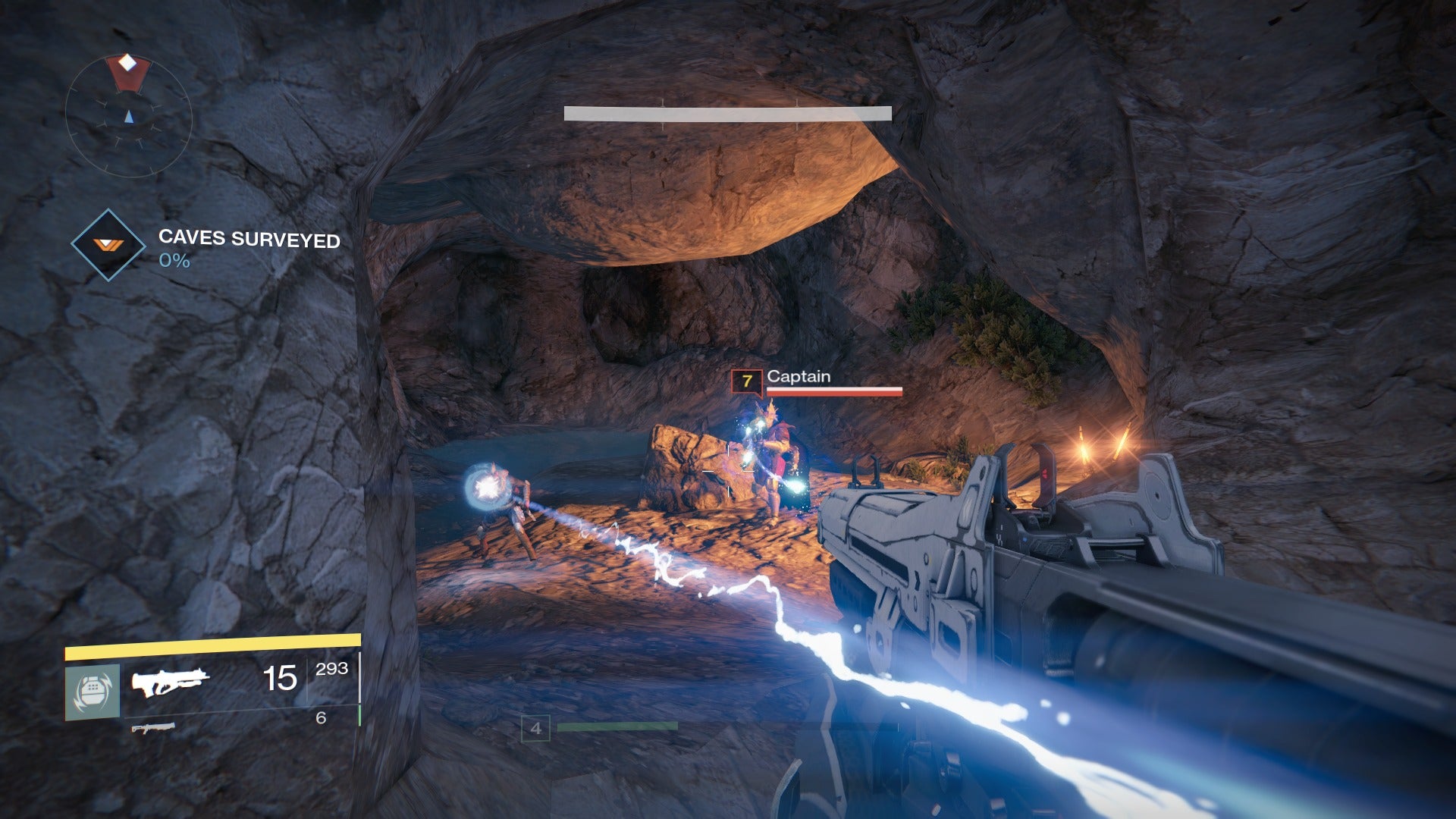Click the Captain enemy level badge

(x=746, y=381)
